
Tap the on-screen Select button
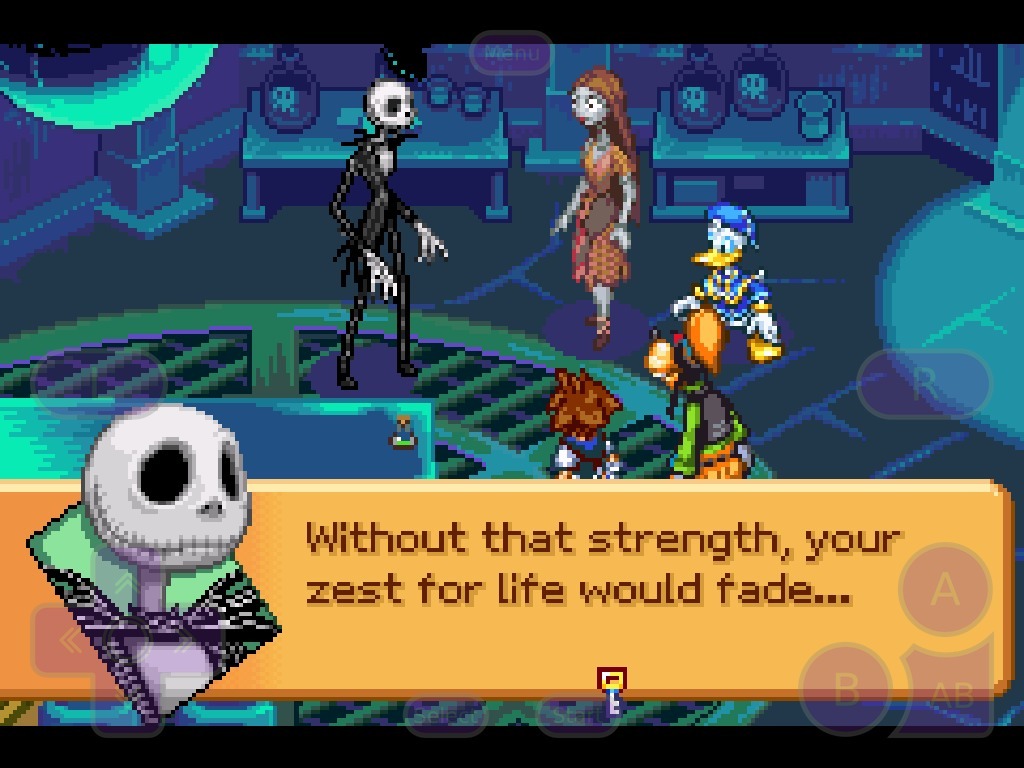[447, 714]
